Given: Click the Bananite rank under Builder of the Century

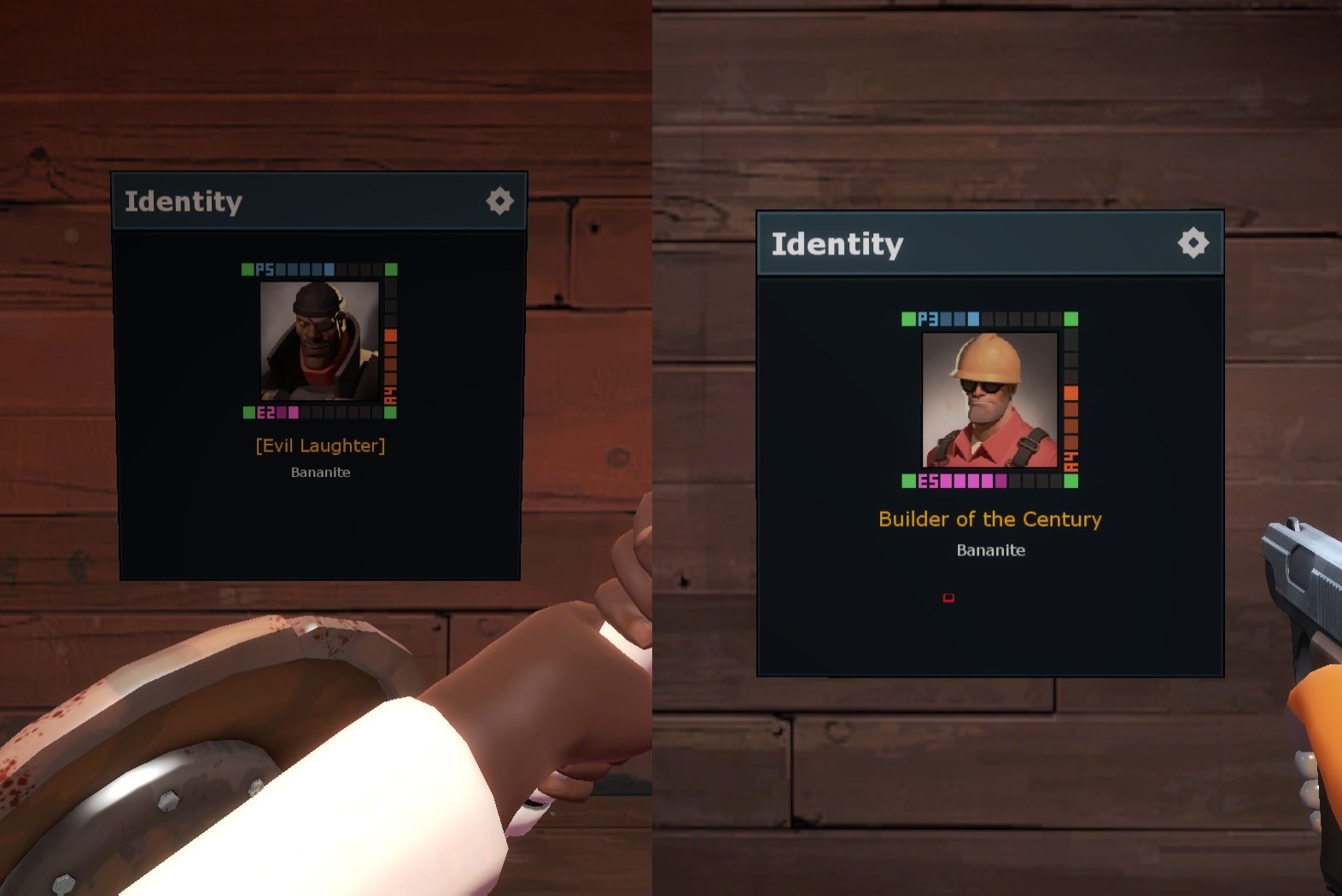Looking at the screenshot, I should click(x=989, y=550).
